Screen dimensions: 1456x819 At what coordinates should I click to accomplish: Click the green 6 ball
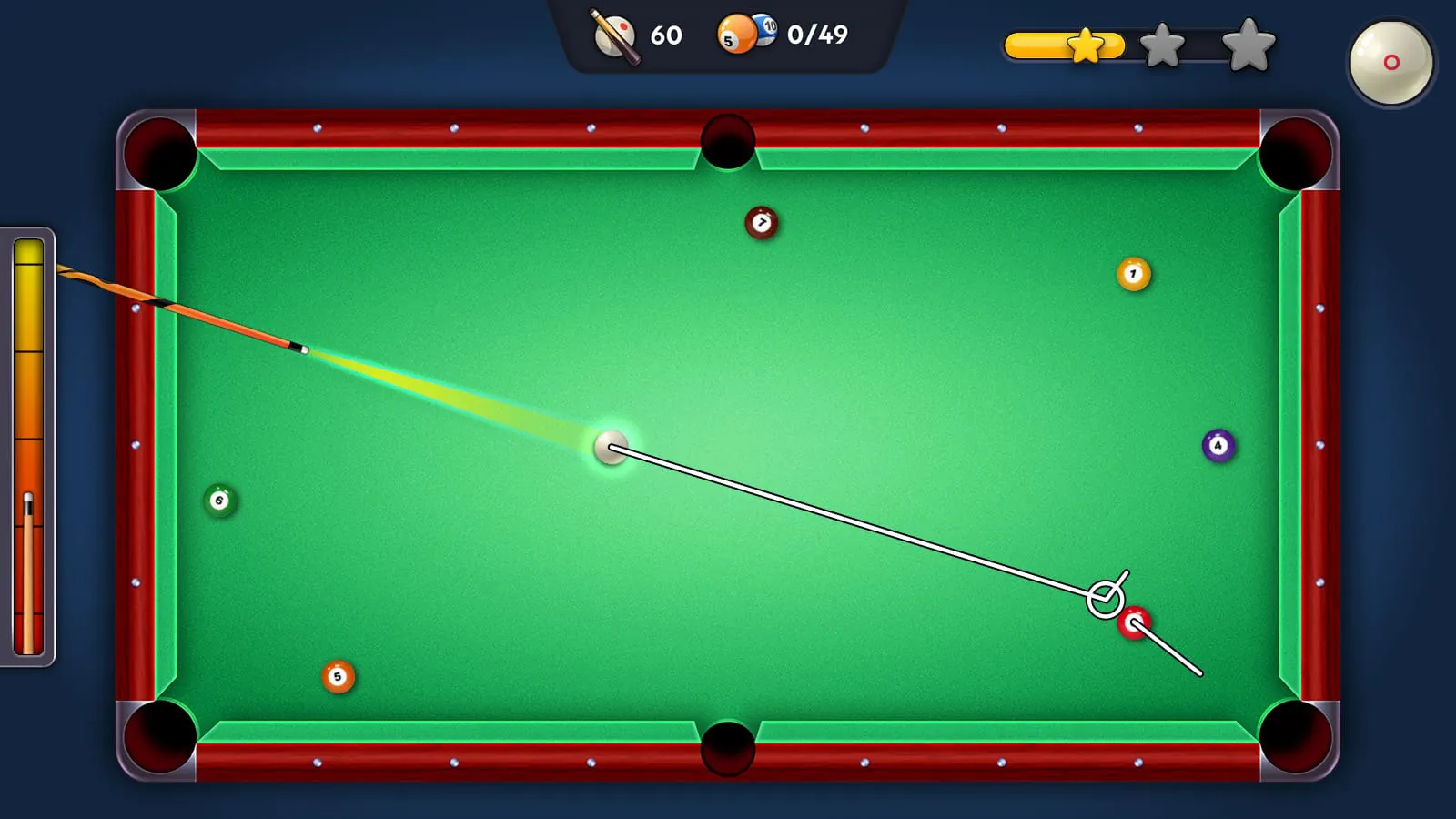pos(218,500)
